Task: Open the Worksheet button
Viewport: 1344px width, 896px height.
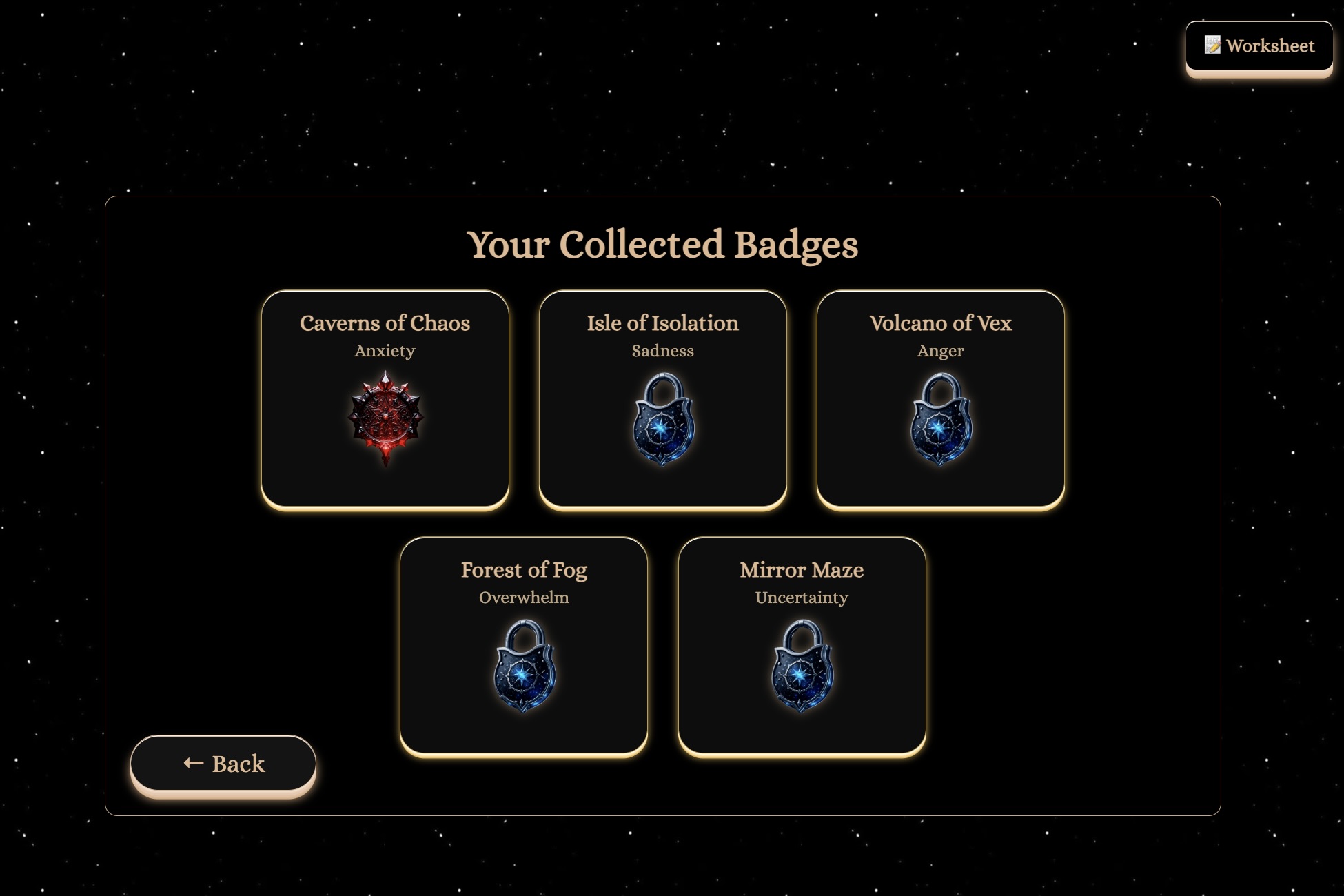Action: [x=1259, y=46]
